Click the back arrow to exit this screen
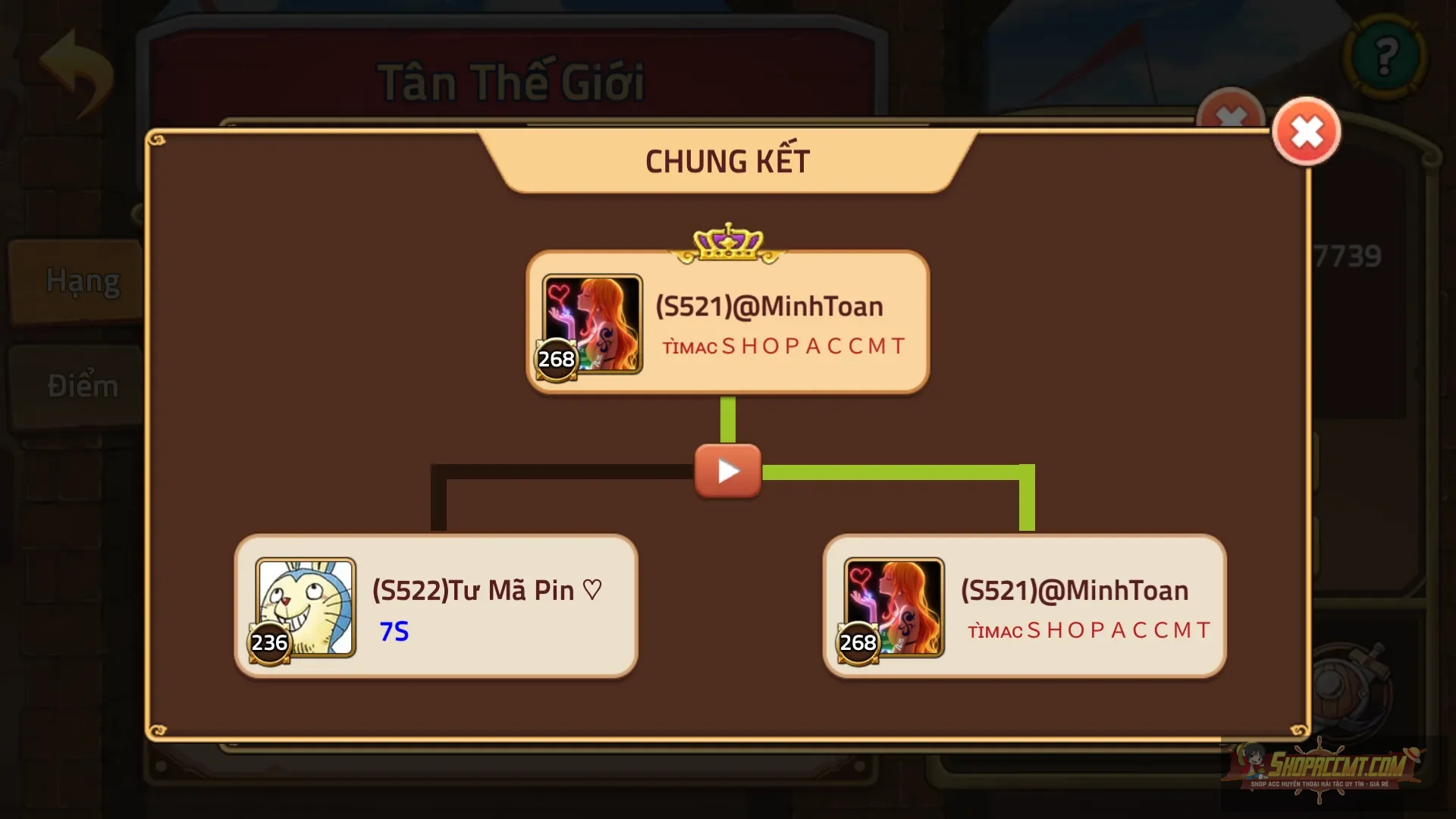The width and height of the screenshot is (1456, 819). pyautogui.click(x=74, y=72)
